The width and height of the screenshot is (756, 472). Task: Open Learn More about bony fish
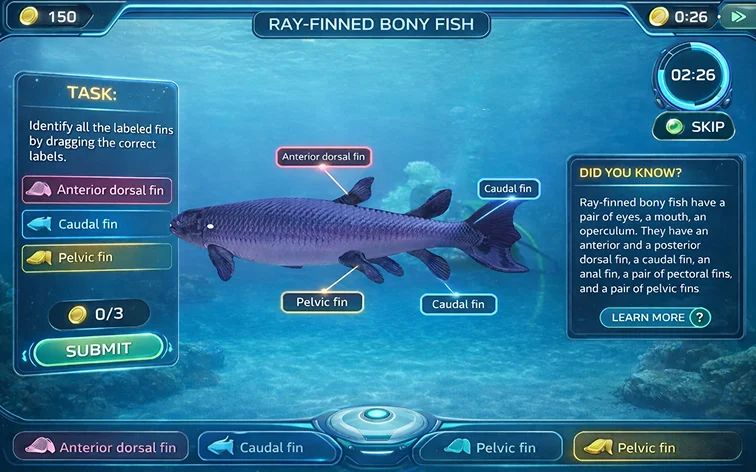tap(655, 318)
